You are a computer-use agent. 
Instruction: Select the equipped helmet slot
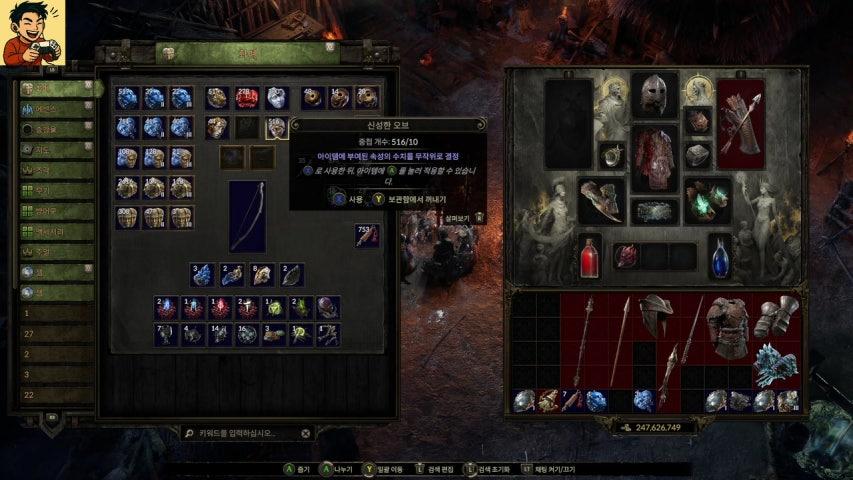tap(655, 95)
